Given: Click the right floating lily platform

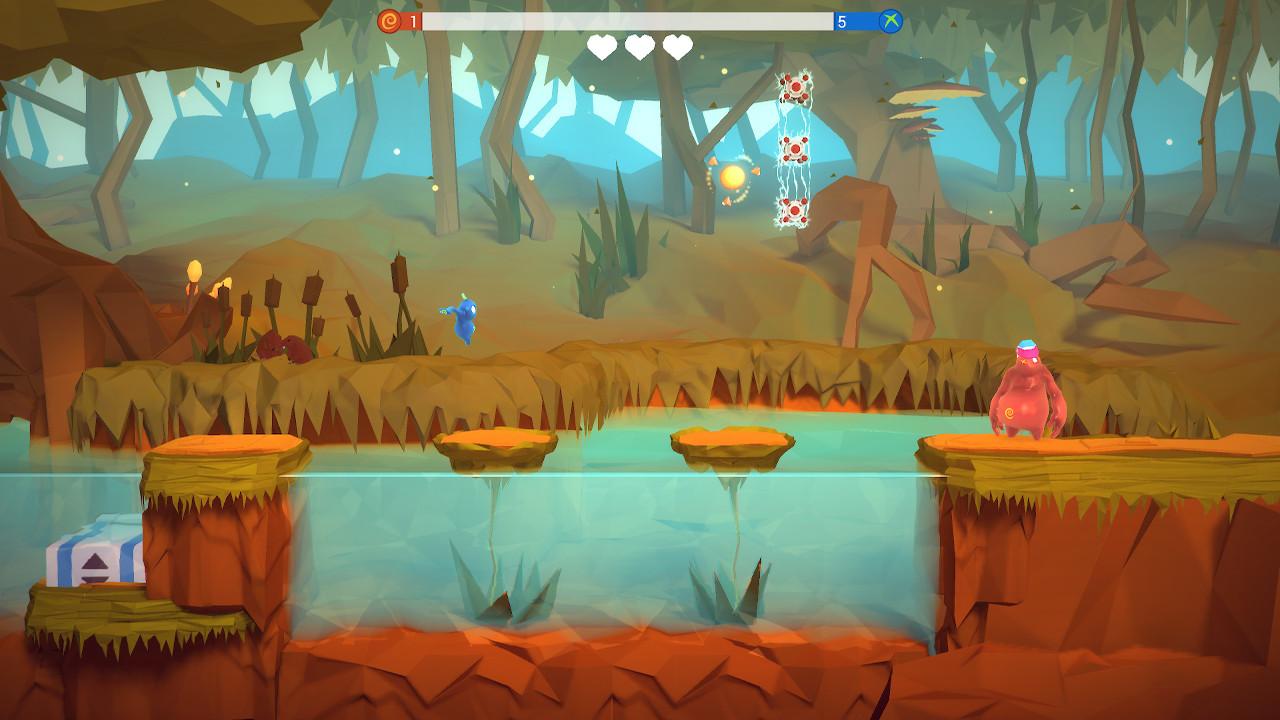Looking at the screenshot, I should point(729,442).
